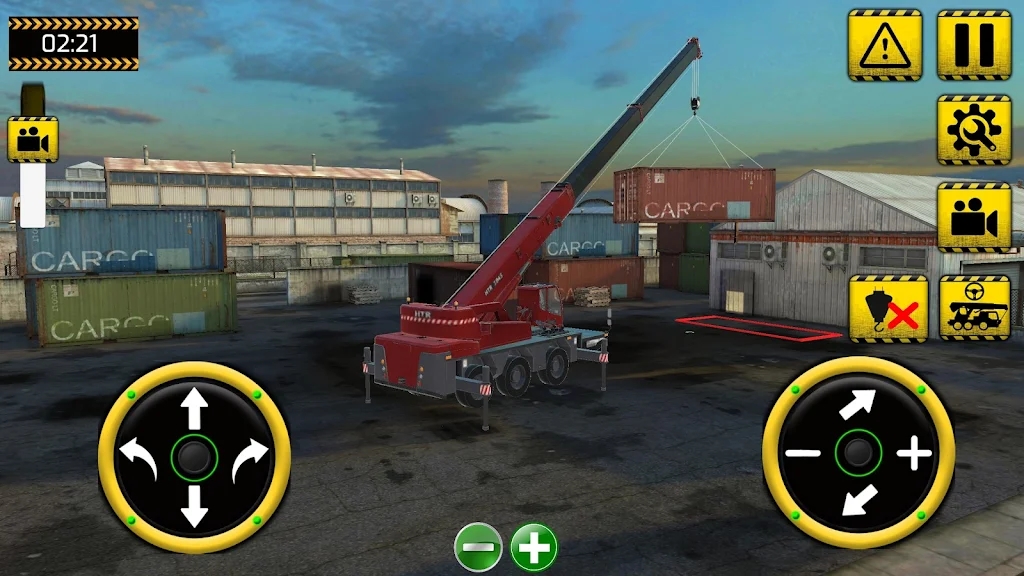Steer right with the curved right arrow
Viewport: 1024px width, 576px height.
tap(249, 460)
